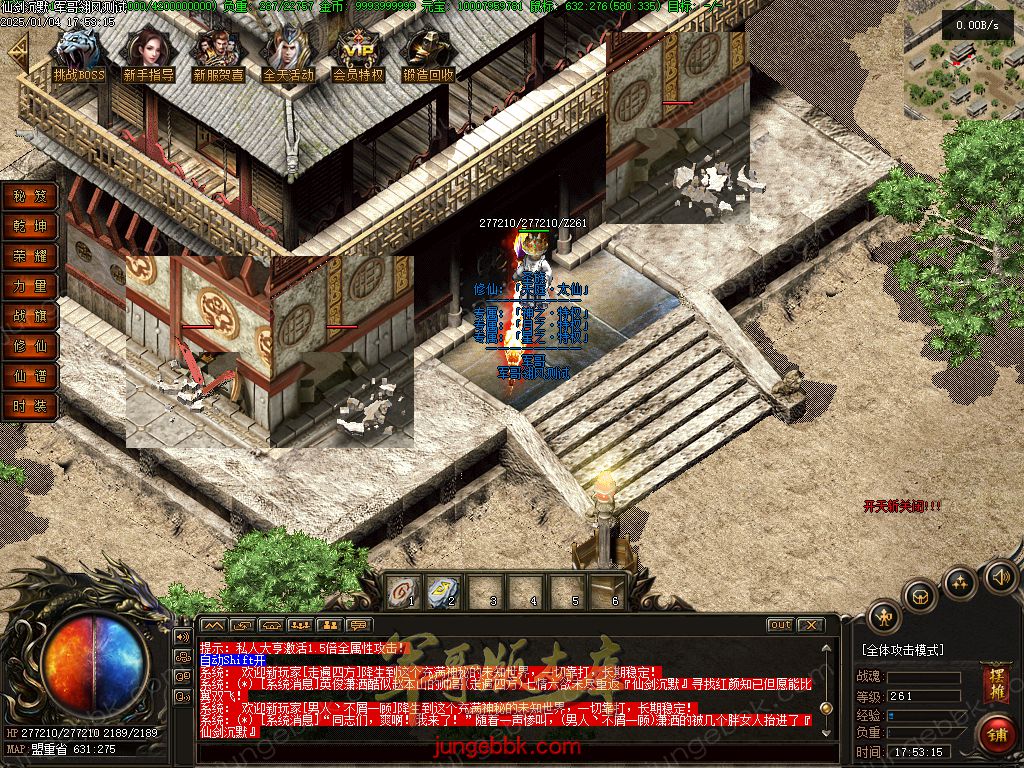Use the item in hotbar slot 1
Screen dimensions: 1024x768
[x=402, y=592]
